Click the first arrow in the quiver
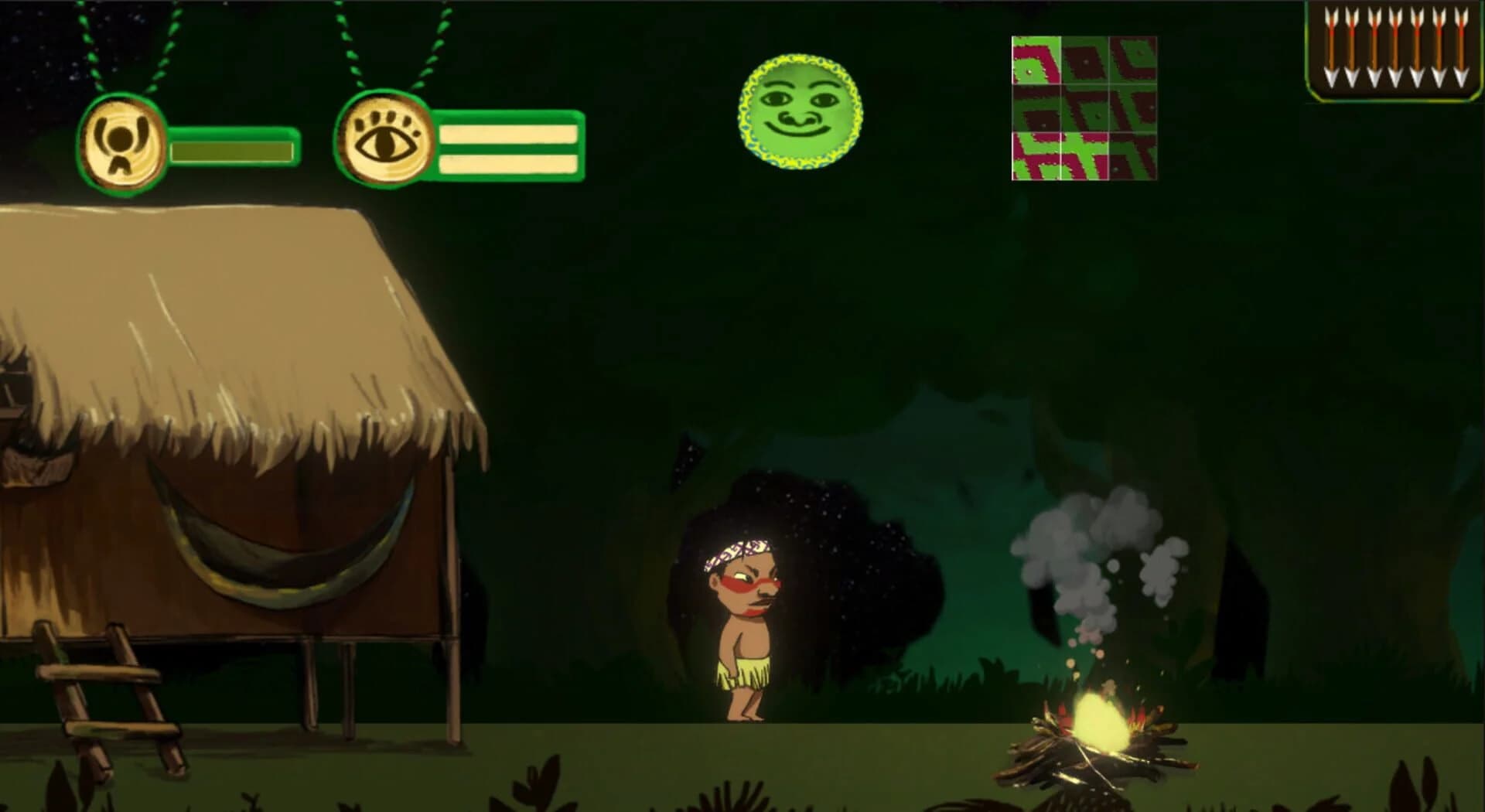 [x=1331, y=48]
